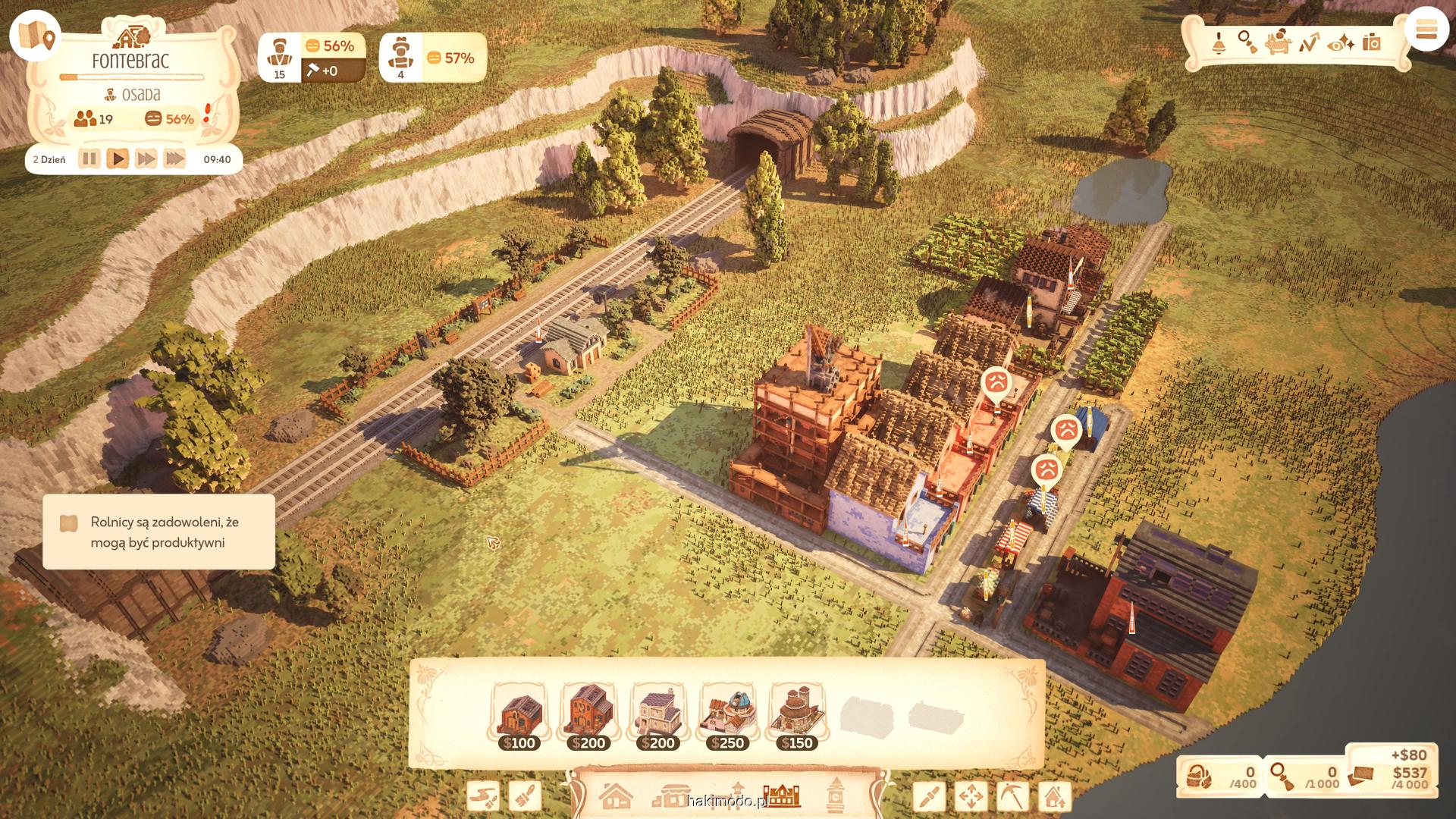The image size is (1456, 819).
Task: Open the housing build category
Action: coord(616,796)
